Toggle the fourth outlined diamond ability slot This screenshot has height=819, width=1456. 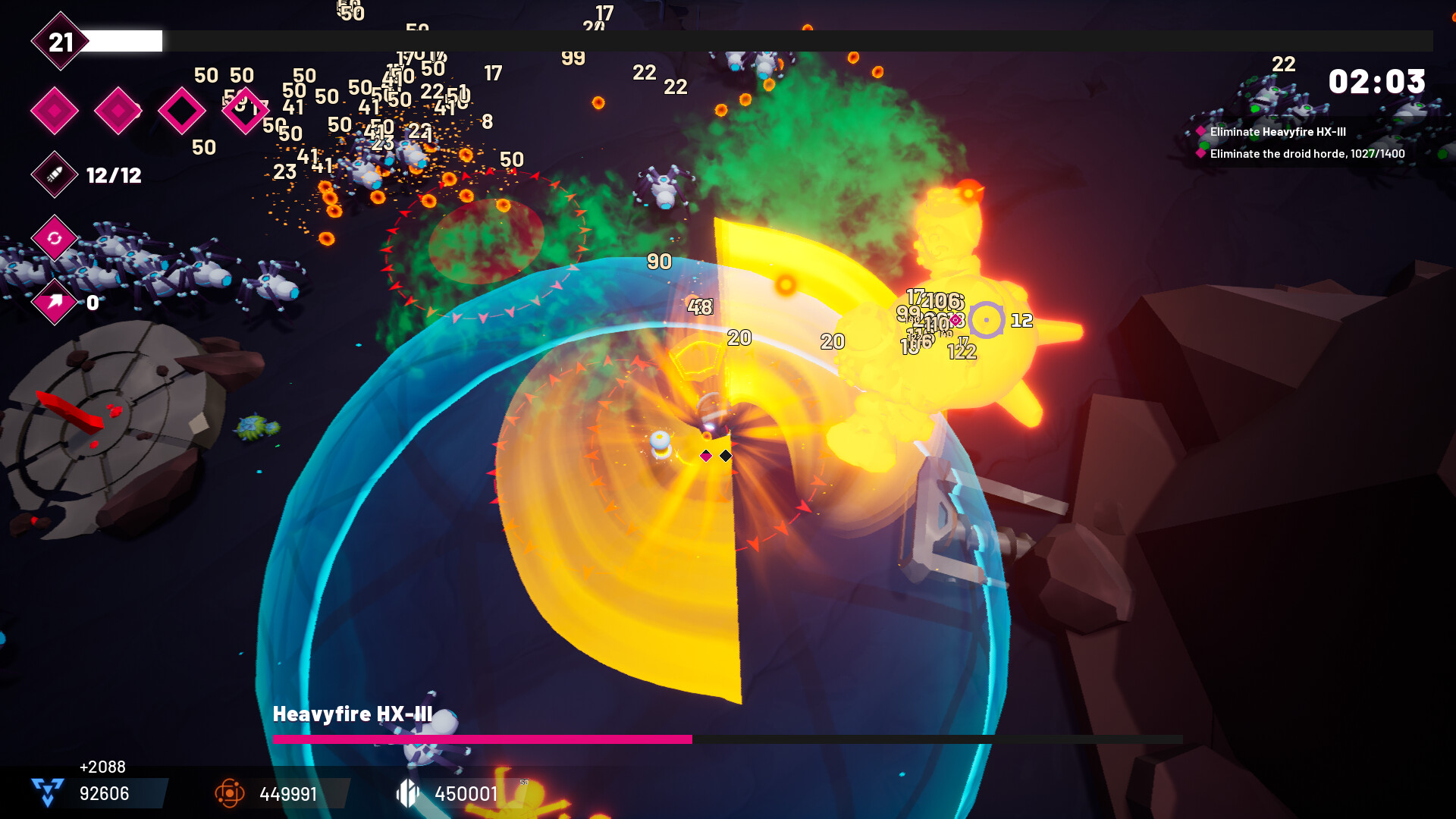[x=246, y=110]
